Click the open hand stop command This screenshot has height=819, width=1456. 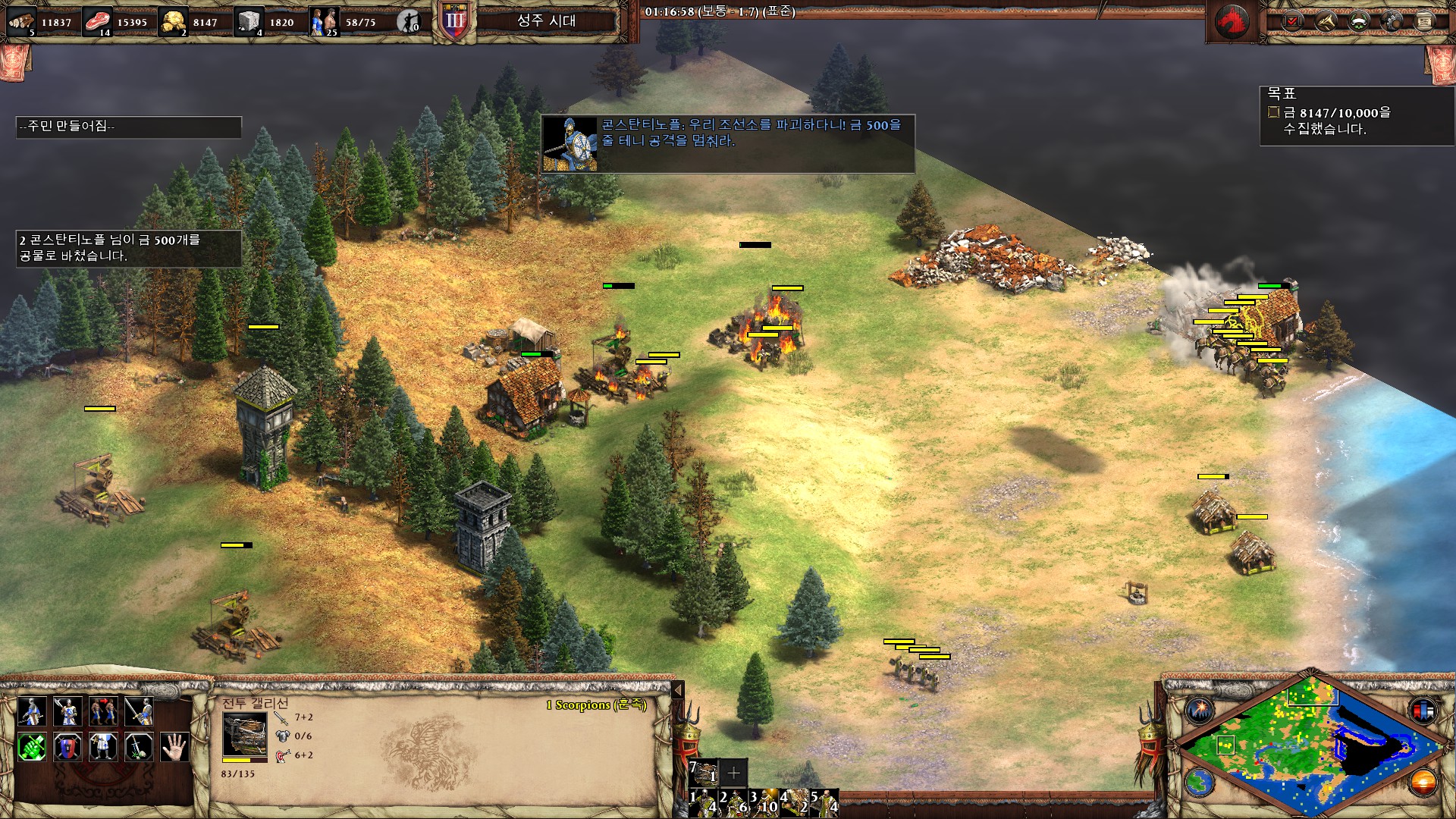[x=175, y=747]
